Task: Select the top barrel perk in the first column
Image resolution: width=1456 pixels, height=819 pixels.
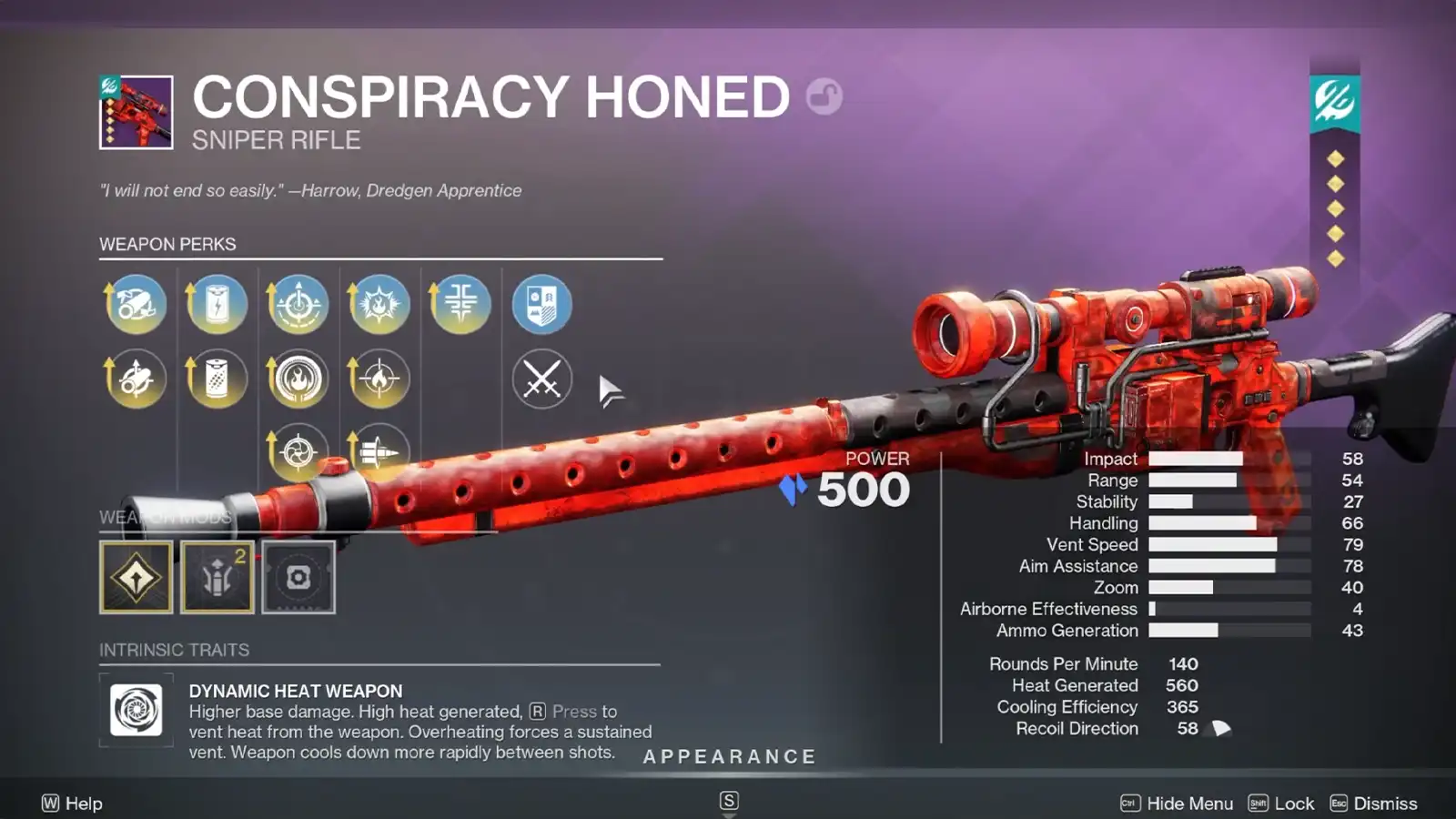Action: point(136,305)
